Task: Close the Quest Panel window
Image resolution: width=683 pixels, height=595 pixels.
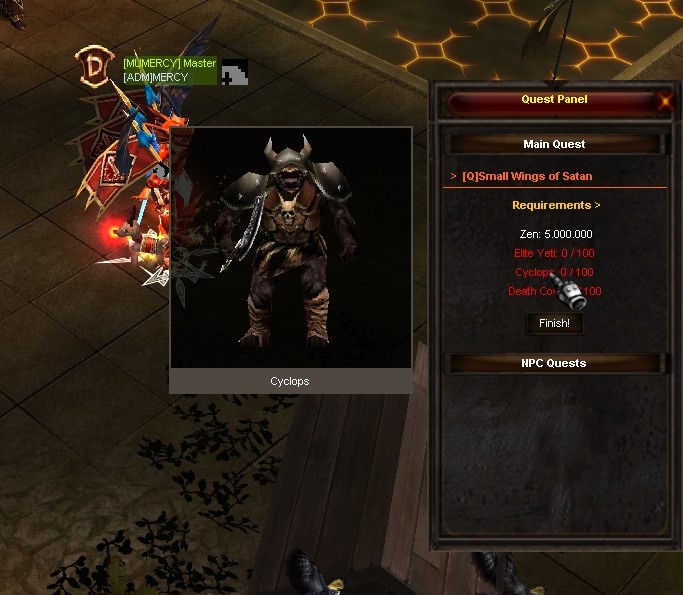Action: click(x=665, y=100)
